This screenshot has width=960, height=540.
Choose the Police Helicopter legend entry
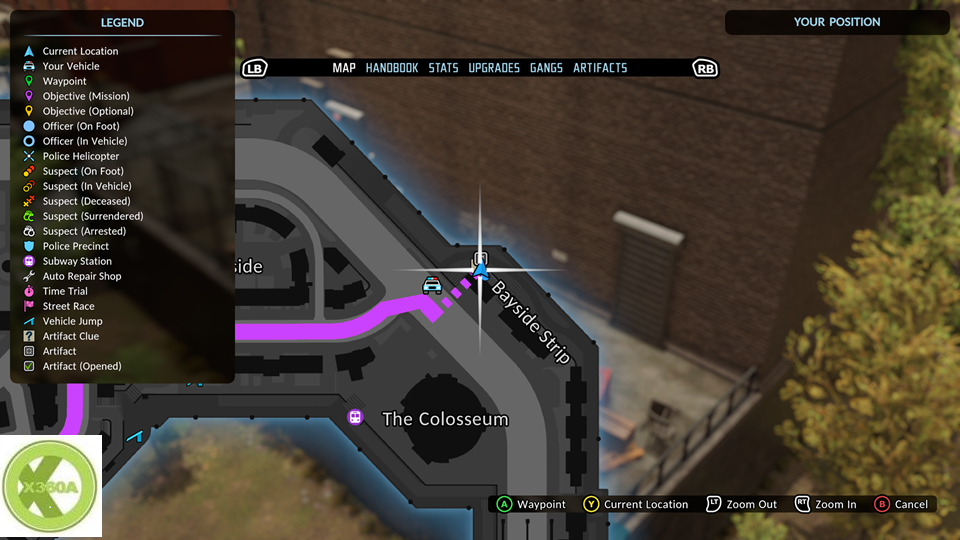tap(80, 156)
